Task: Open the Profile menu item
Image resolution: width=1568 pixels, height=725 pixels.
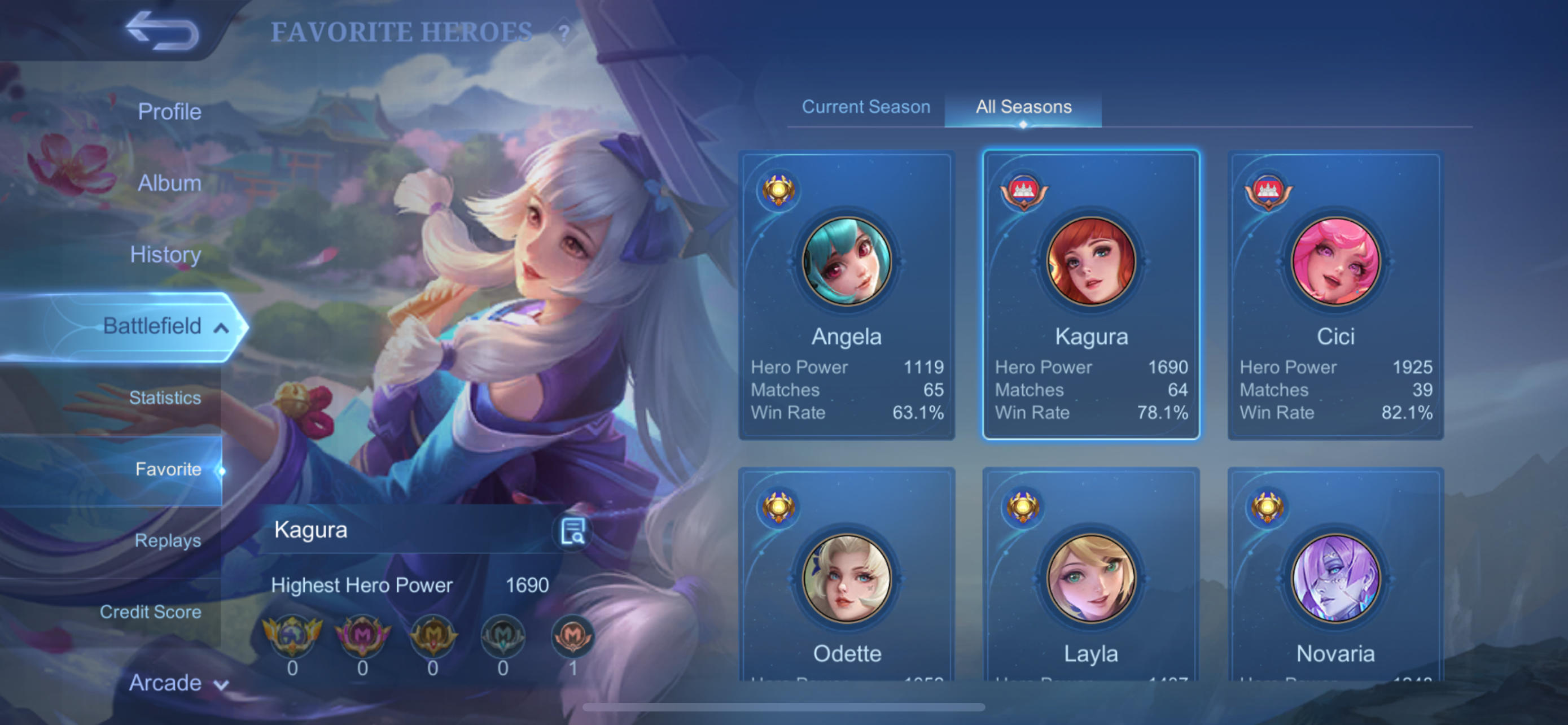Action: (169, 111)
